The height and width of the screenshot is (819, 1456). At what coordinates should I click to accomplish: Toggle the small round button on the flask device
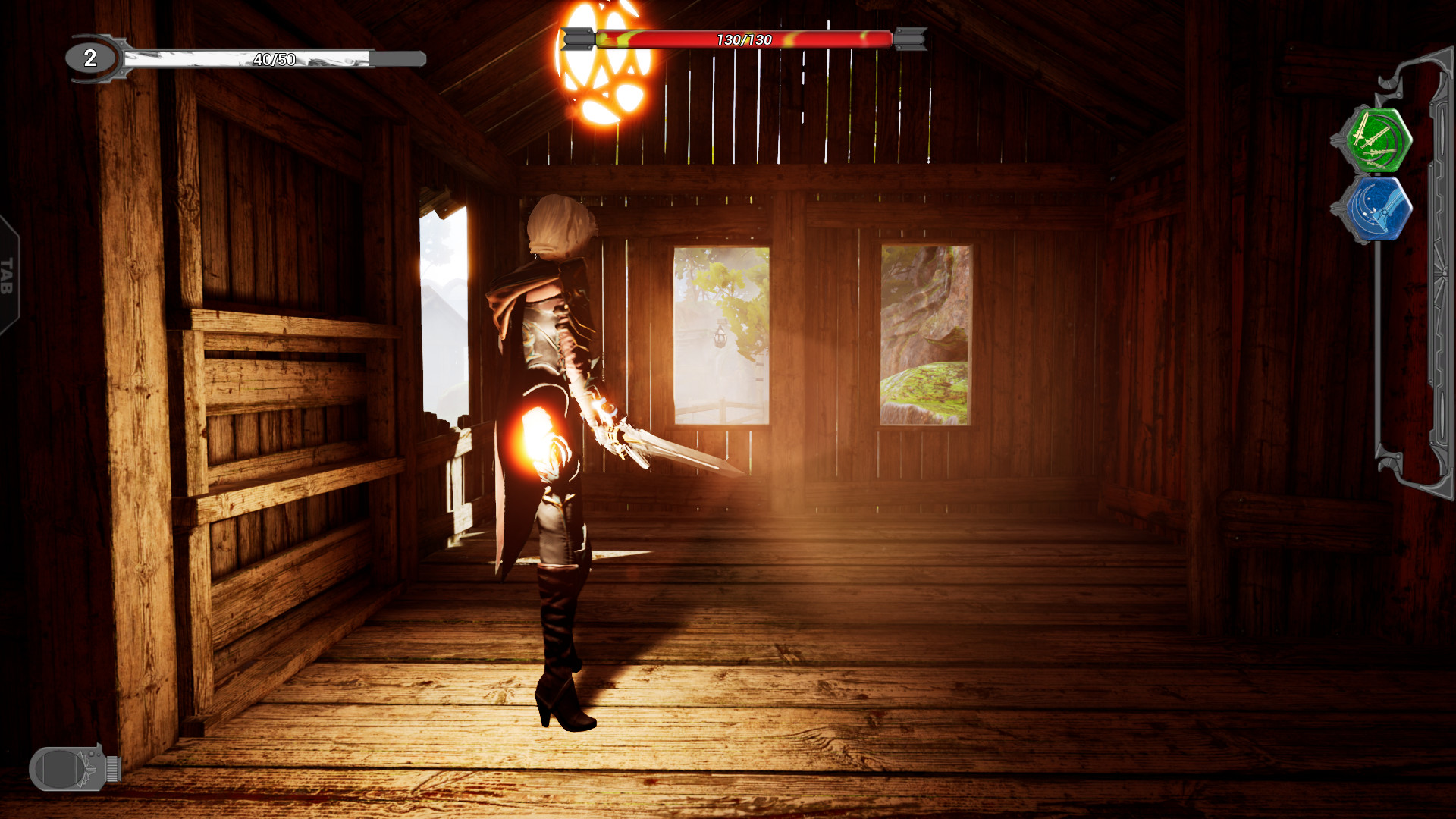point(90,753)
